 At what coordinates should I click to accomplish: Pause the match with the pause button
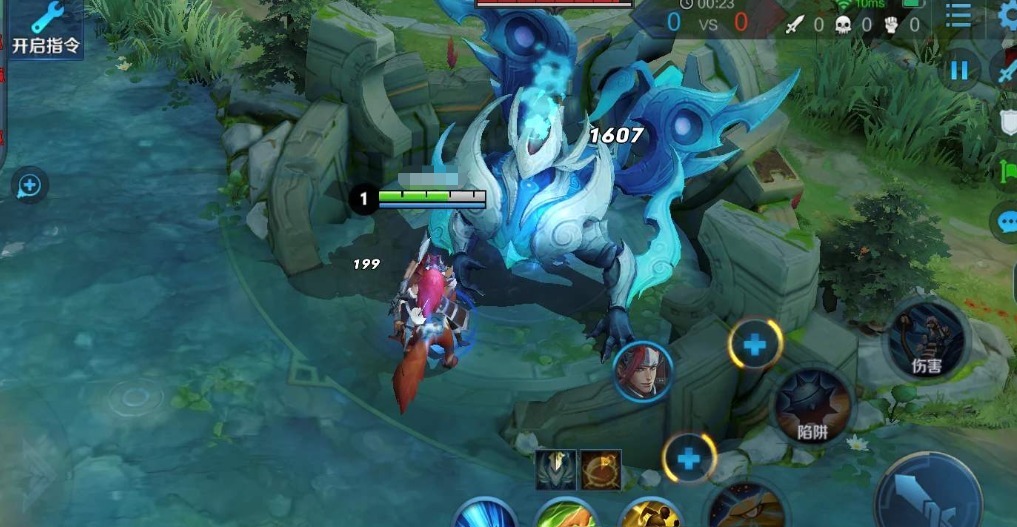click(x=960, y=70)
